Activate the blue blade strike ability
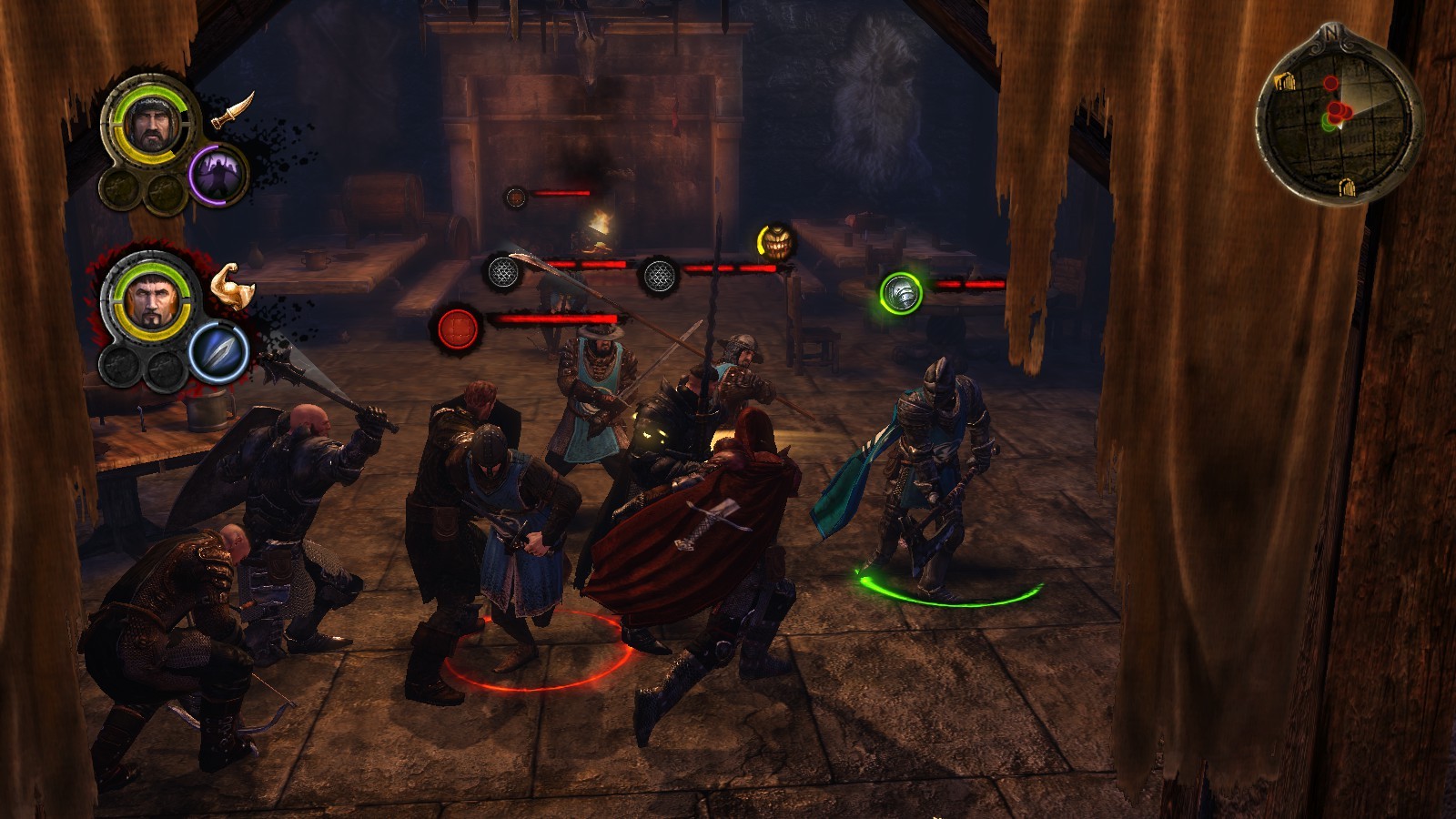This screenshot has height=819, width=1456. click(219, 352)
